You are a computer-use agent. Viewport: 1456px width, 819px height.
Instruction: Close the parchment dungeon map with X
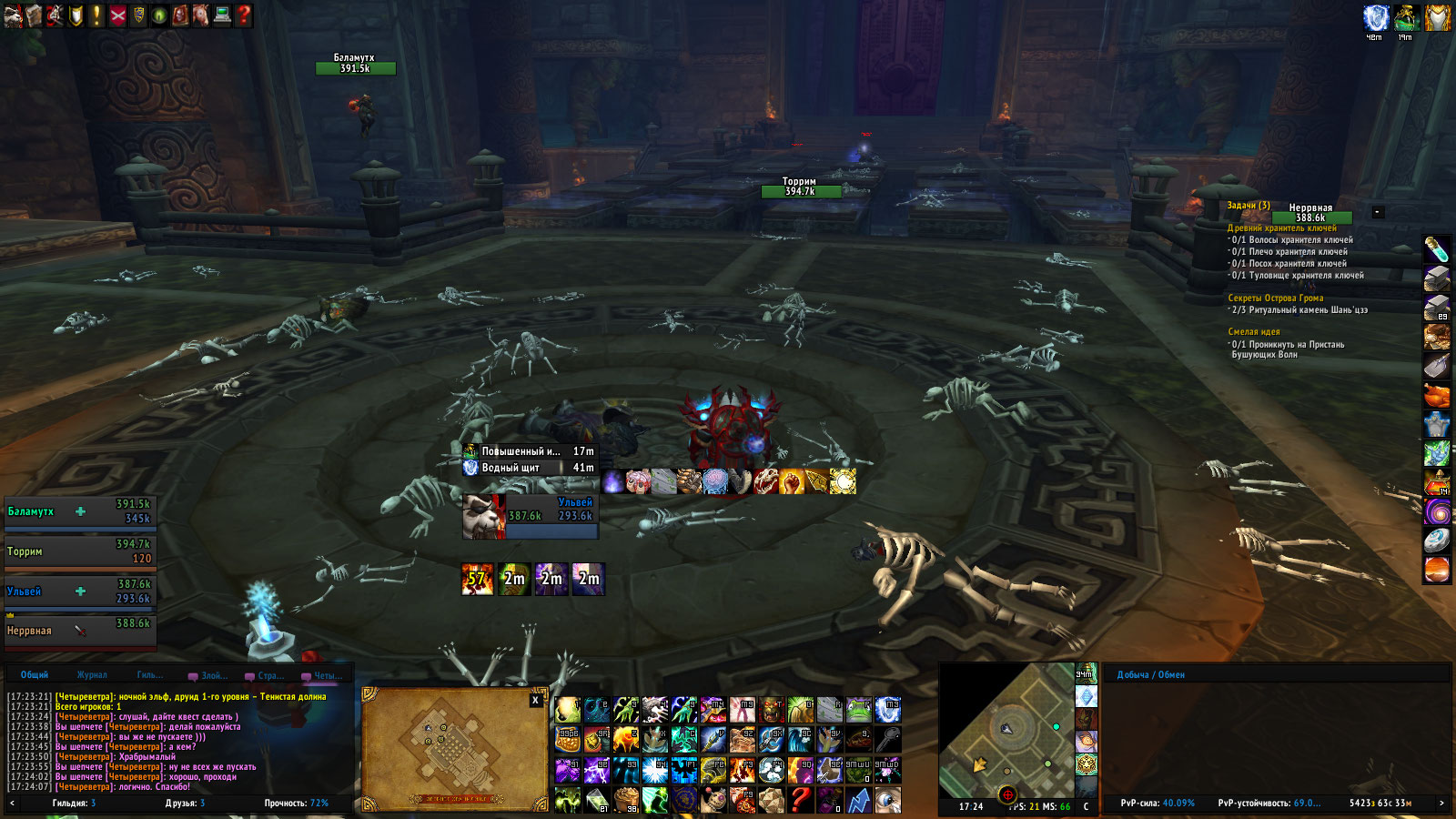pyautogui.click(x=535, y=700)
